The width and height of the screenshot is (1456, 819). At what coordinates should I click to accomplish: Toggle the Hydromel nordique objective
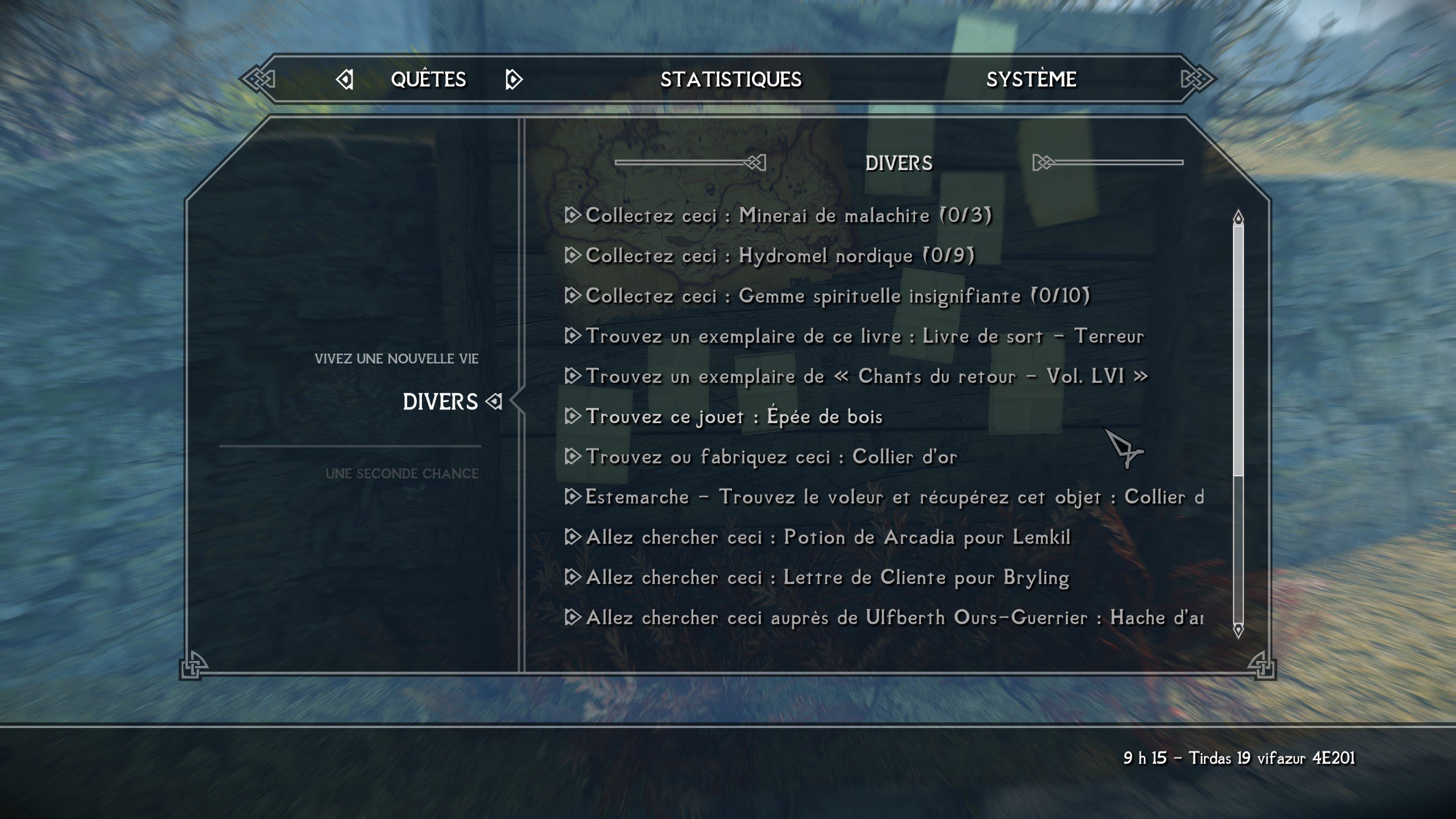(x=780, y=256)
